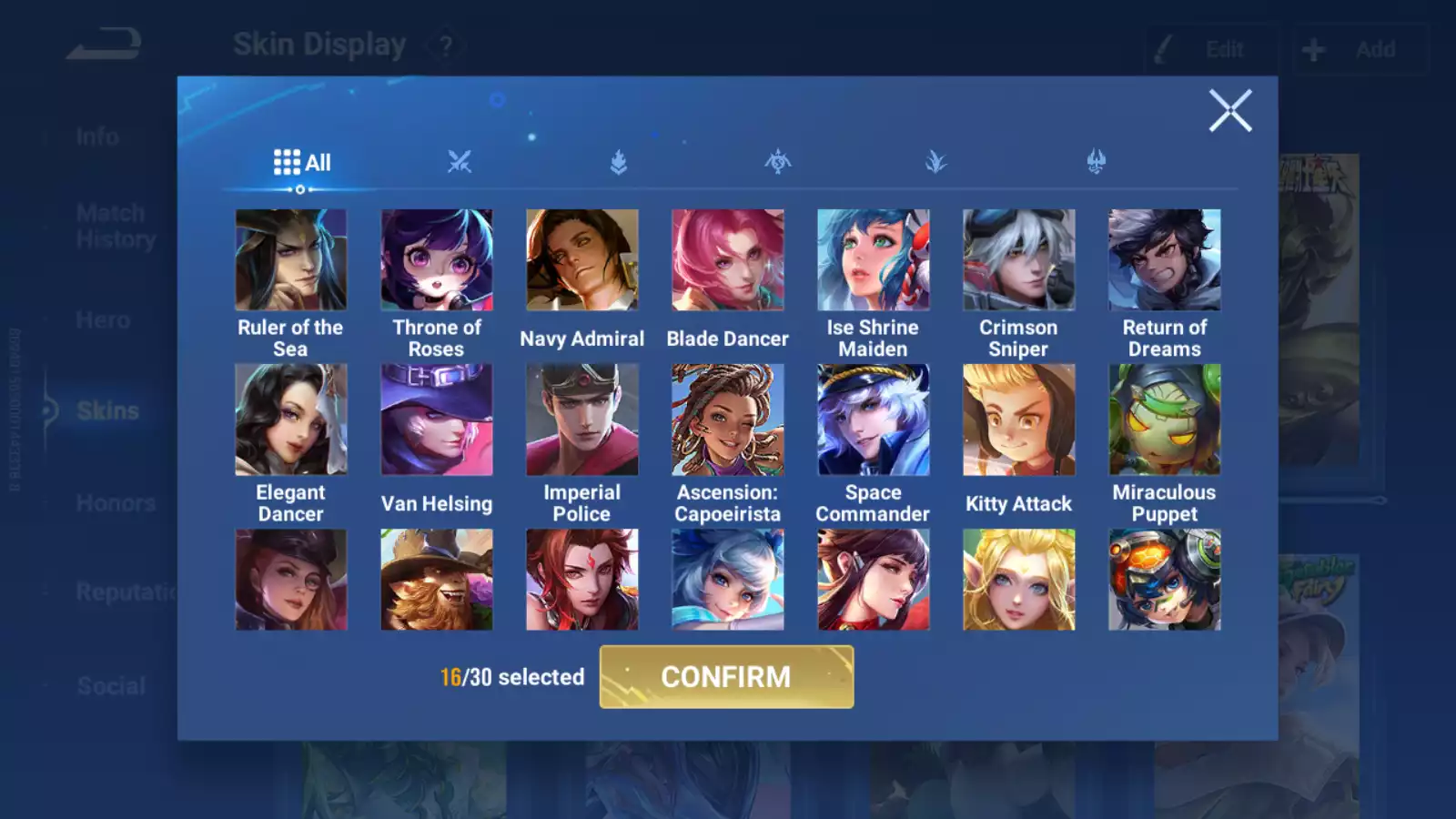Pick the Return of Dreams skin
This screenshot has width=1456, height=819.
(x=1165, y=260)
